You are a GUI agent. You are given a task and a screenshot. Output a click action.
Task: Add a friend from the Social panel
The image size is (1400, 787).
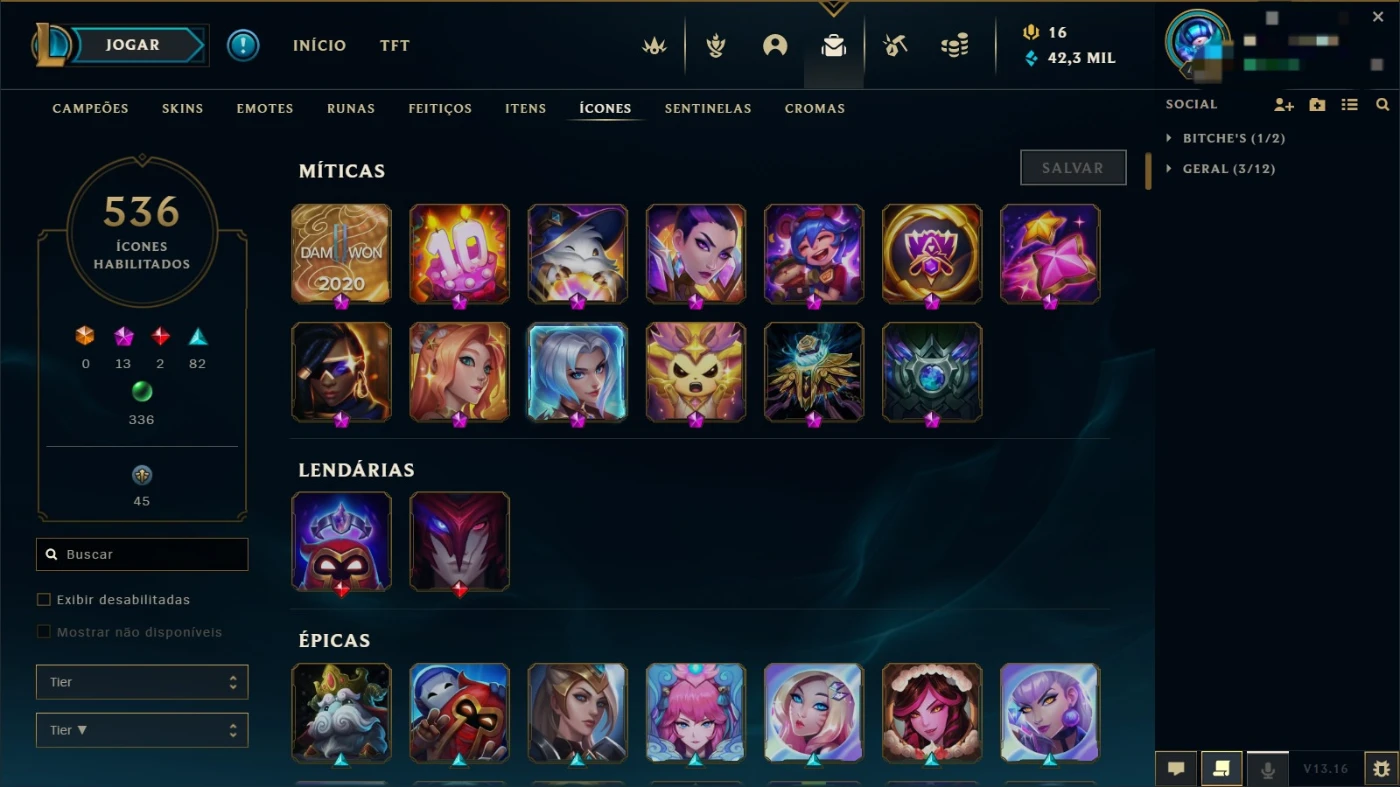tap(1282, 104)
